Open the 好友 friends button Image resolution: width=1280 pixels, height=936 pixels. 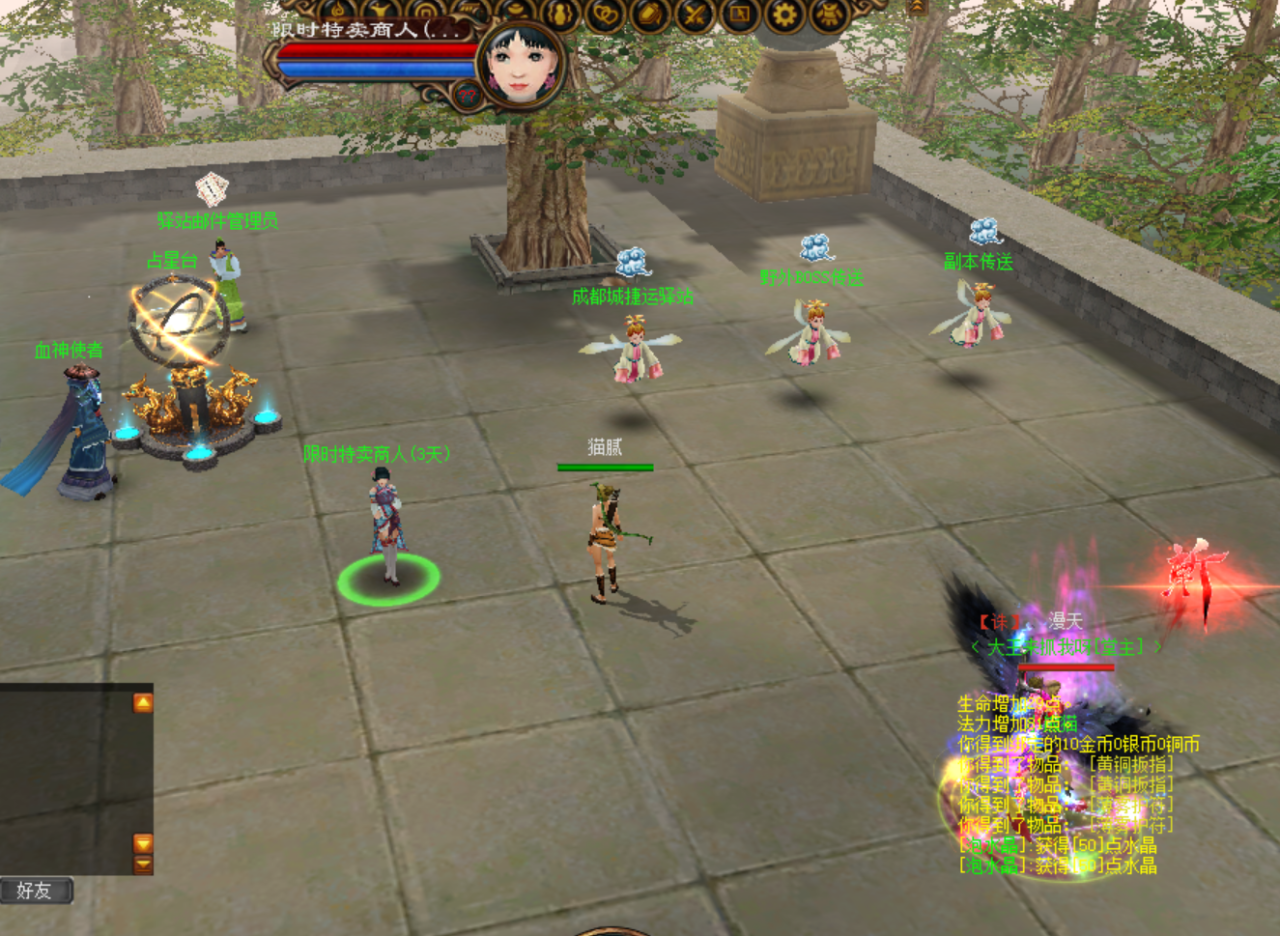coord(36,891)
